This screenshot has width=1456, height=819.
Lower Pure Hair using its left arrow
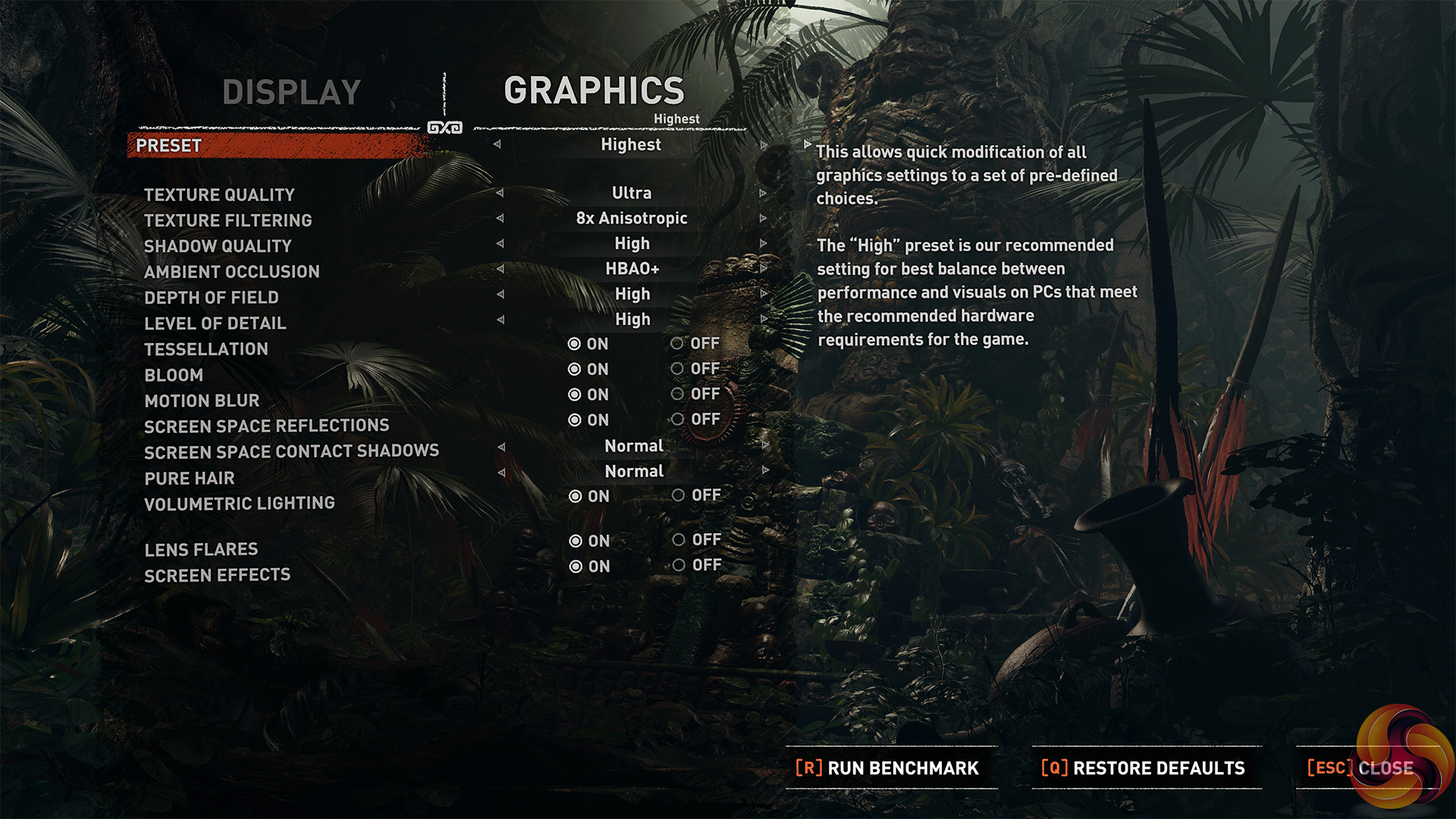coord(501,472)
